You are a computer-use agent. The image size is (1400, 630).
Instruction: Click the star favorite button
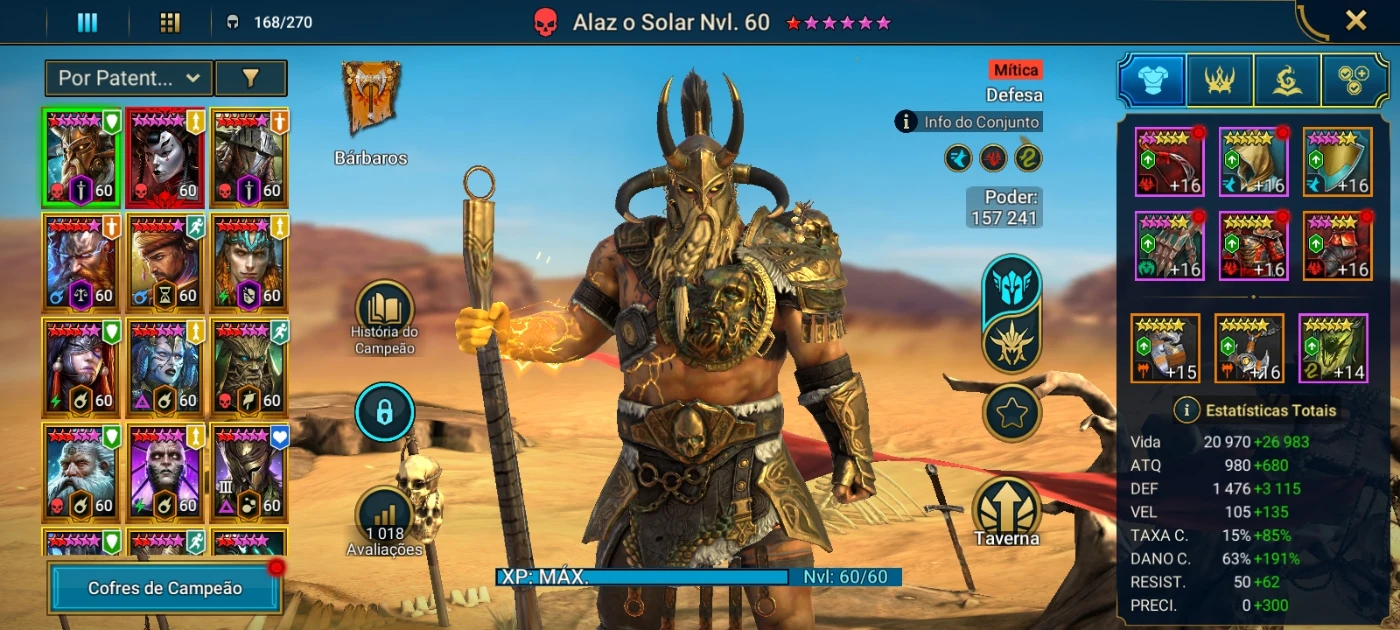pos(1012,413)
